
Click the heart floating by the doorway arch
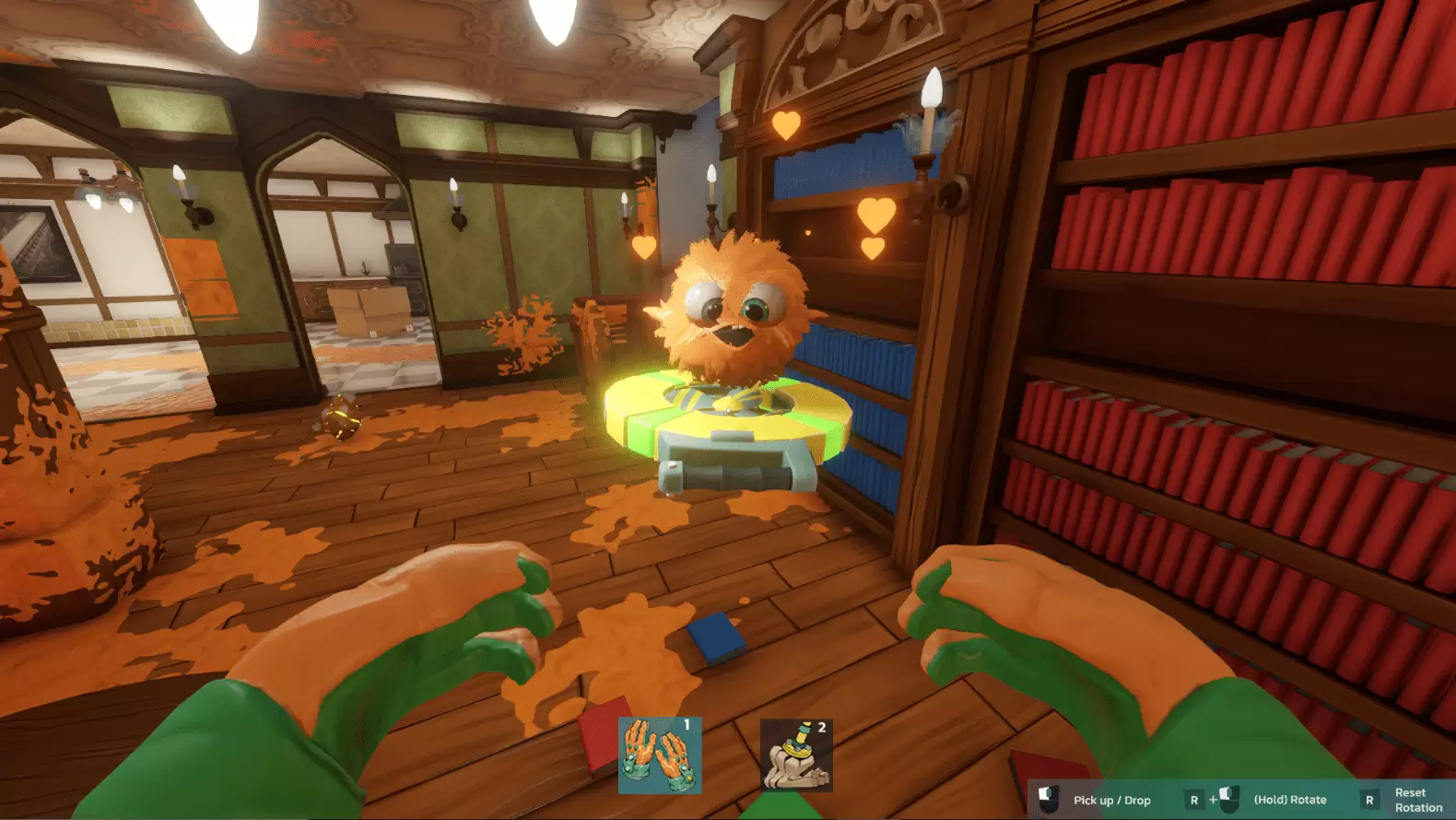tap(644, 246)
